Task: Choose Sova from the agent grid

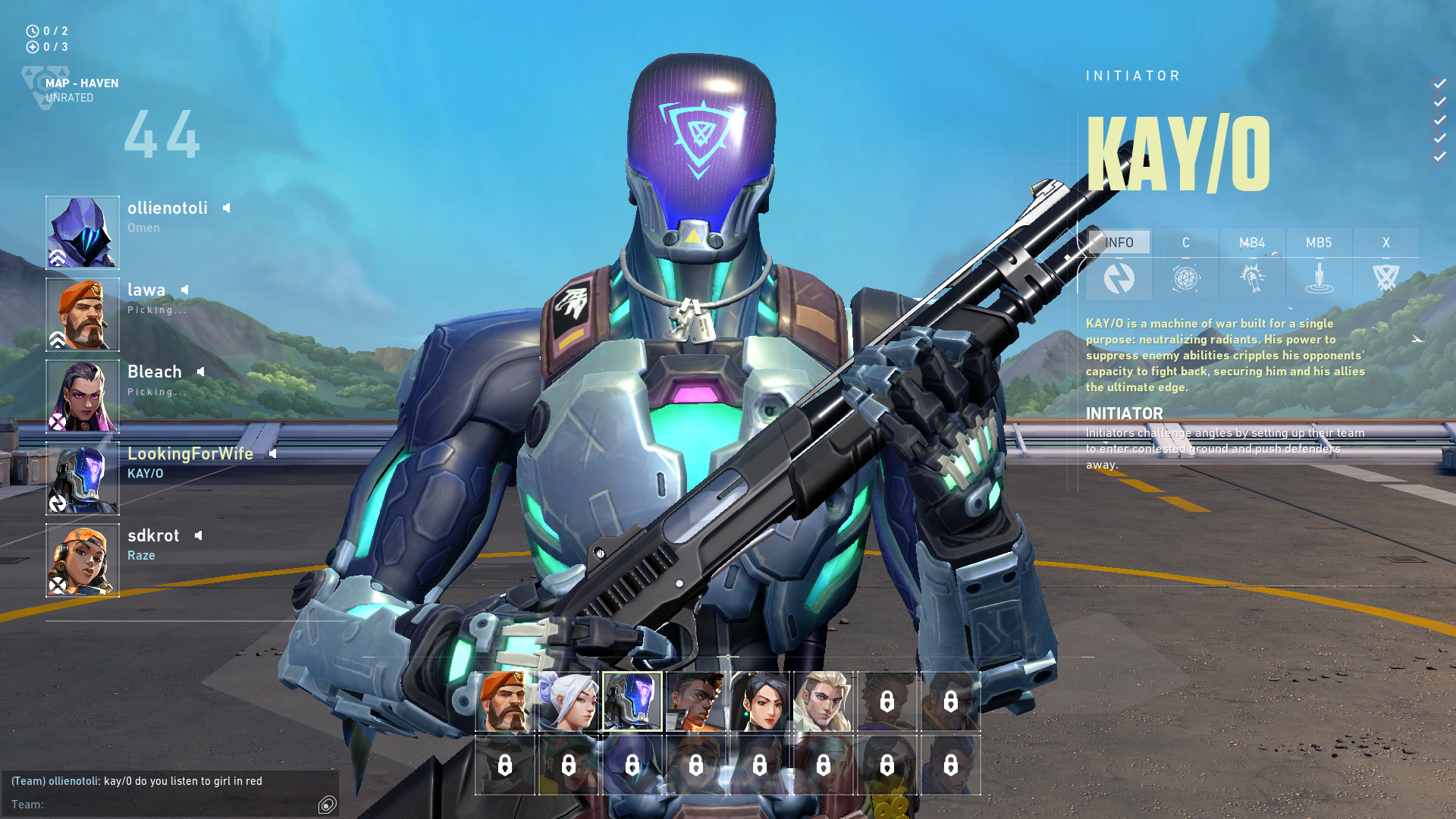Action: click(824, 701)
